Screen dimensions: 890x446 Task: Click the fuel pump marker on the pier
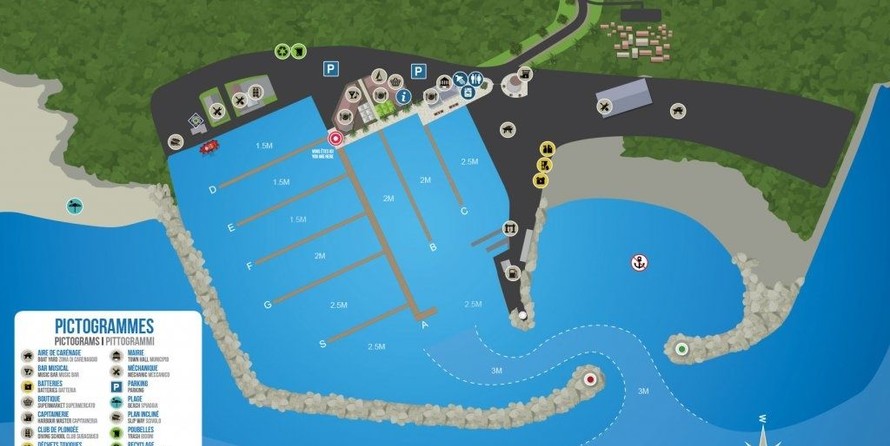512,270
